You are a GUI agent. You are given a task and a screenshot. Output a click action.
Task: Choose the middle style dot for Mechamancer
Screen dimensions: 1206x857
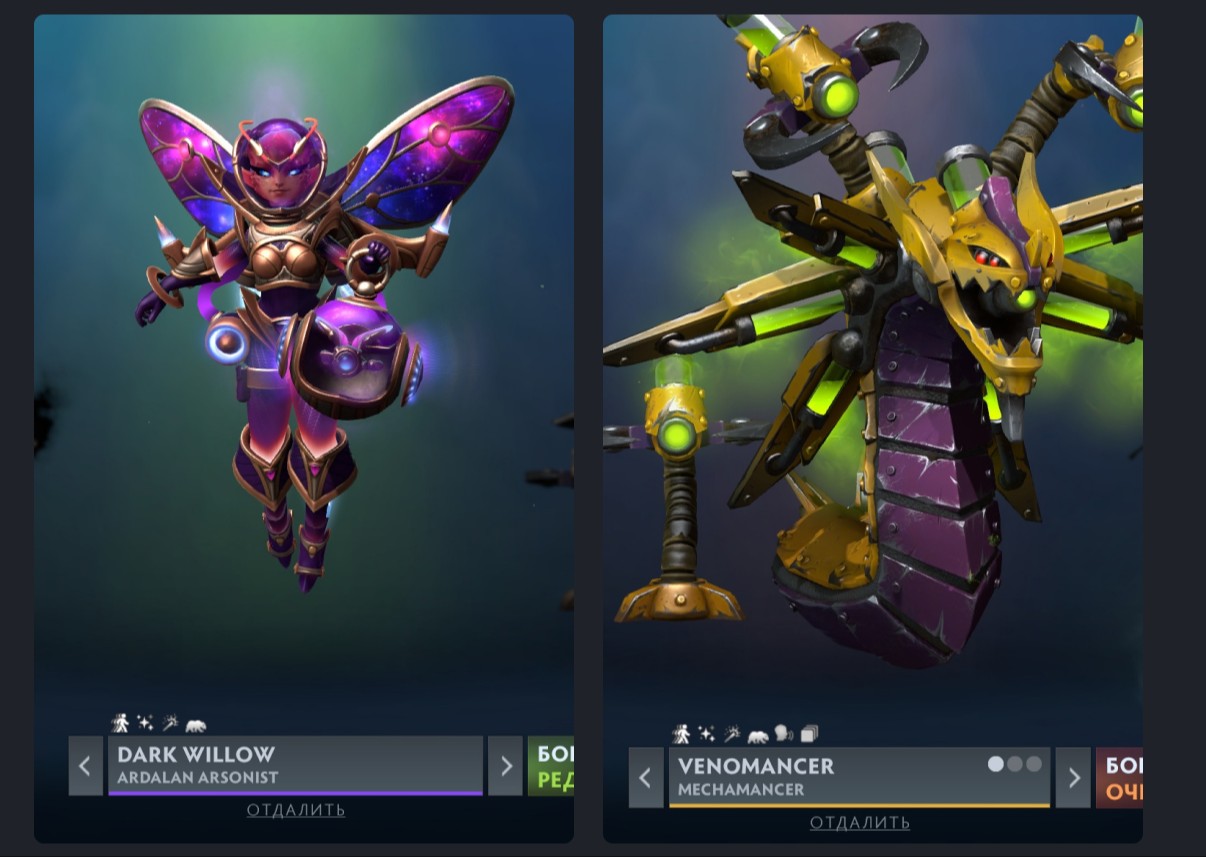(1015, 764)
